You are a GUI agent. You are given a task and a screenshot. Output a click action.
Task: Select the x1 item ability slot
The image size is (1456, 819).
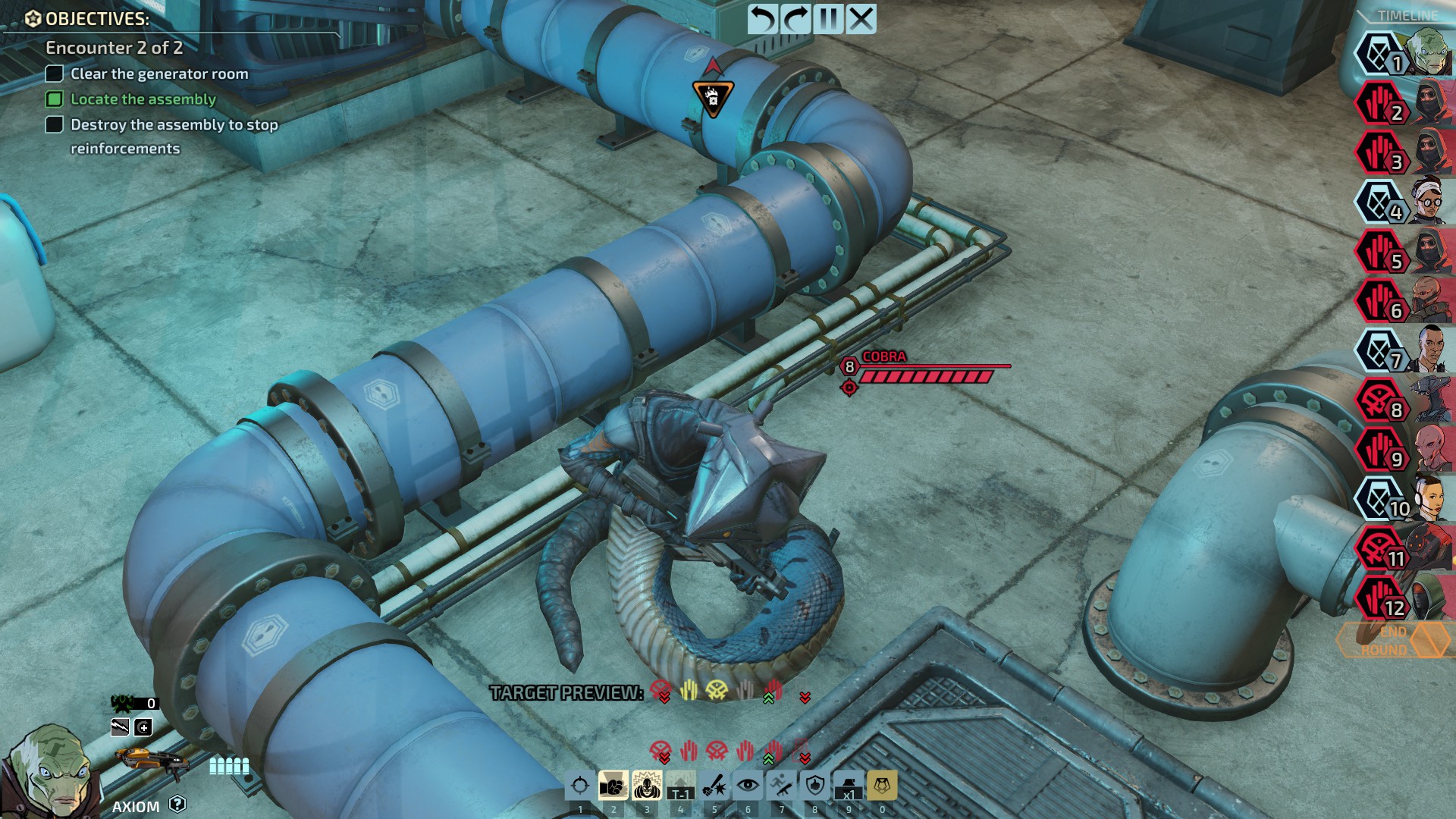click(x=849, y=786)
